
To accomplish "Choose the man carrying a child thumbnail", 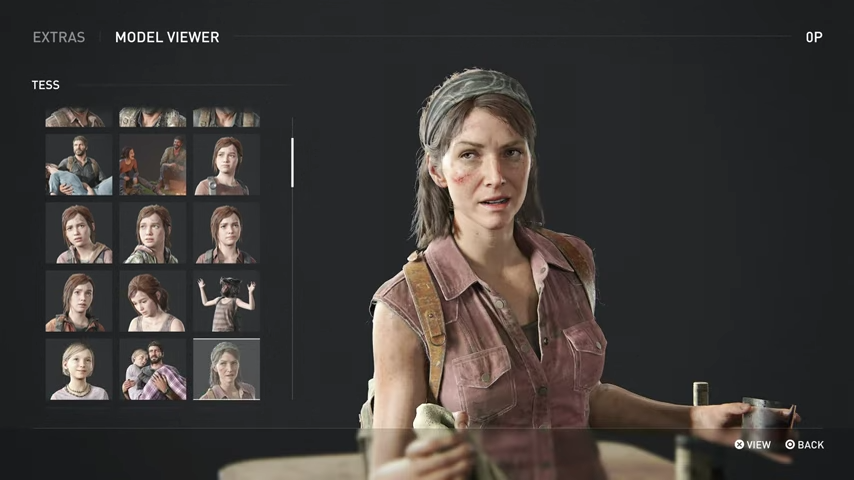I will coord(152,369).
